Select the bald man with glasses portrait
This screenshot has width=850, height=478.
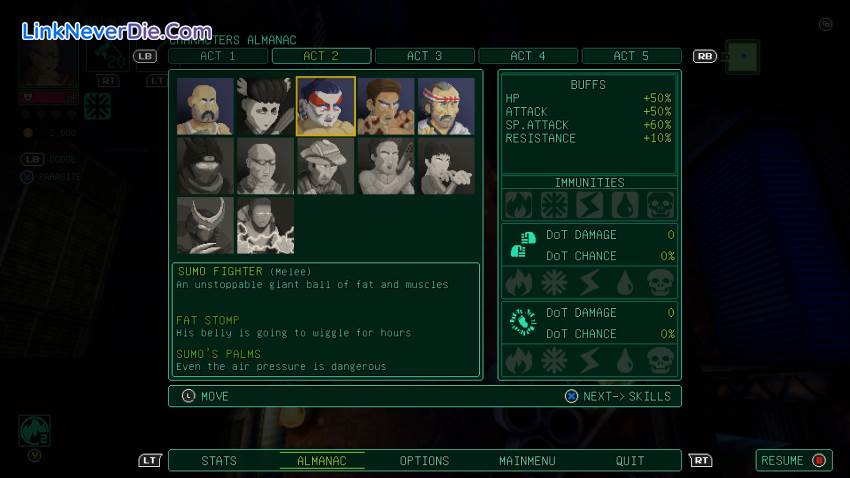coord(265,166)
